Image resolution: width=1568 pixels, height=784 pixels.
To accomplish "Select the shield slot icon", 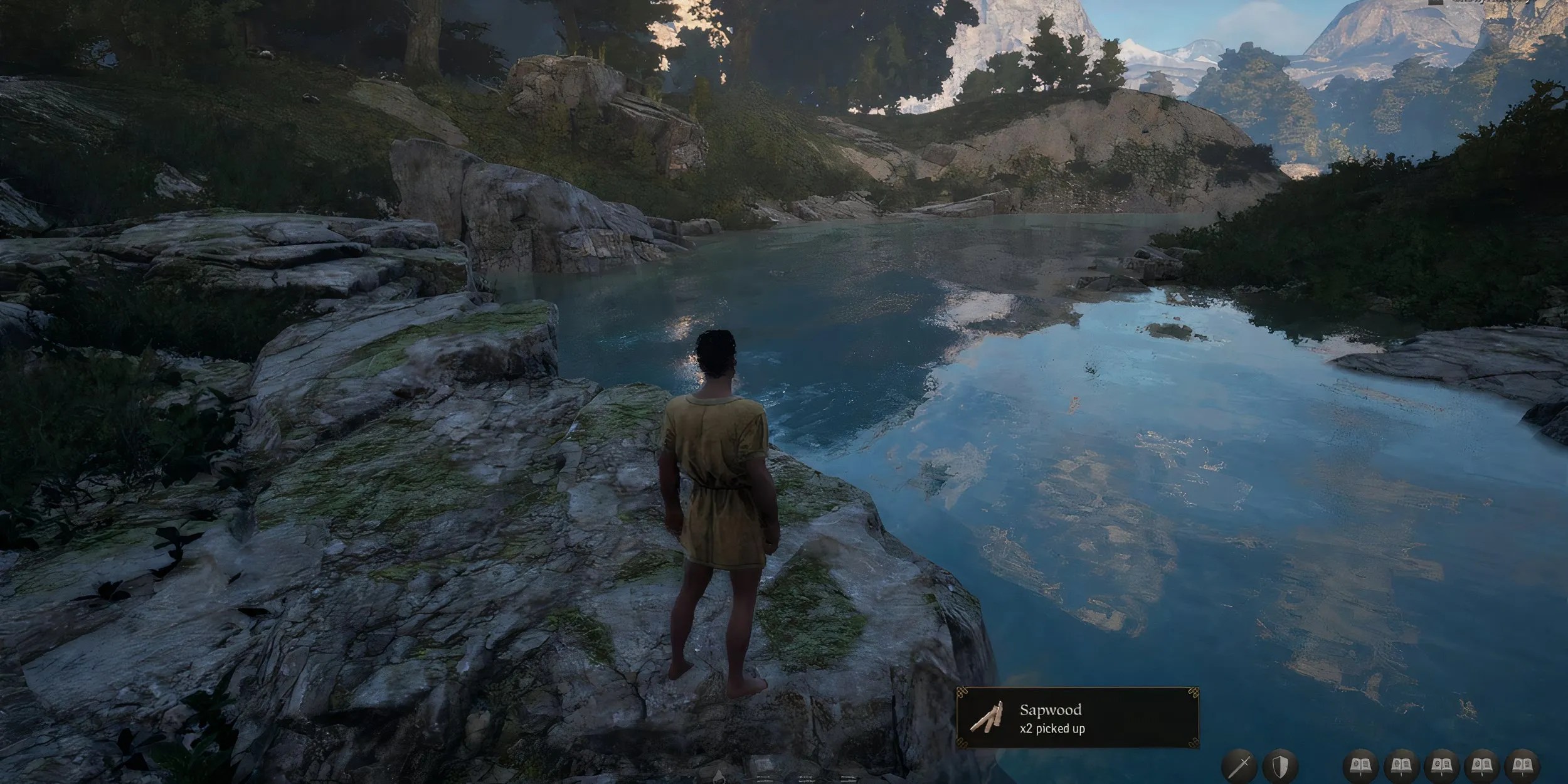I will point(1281,766).
